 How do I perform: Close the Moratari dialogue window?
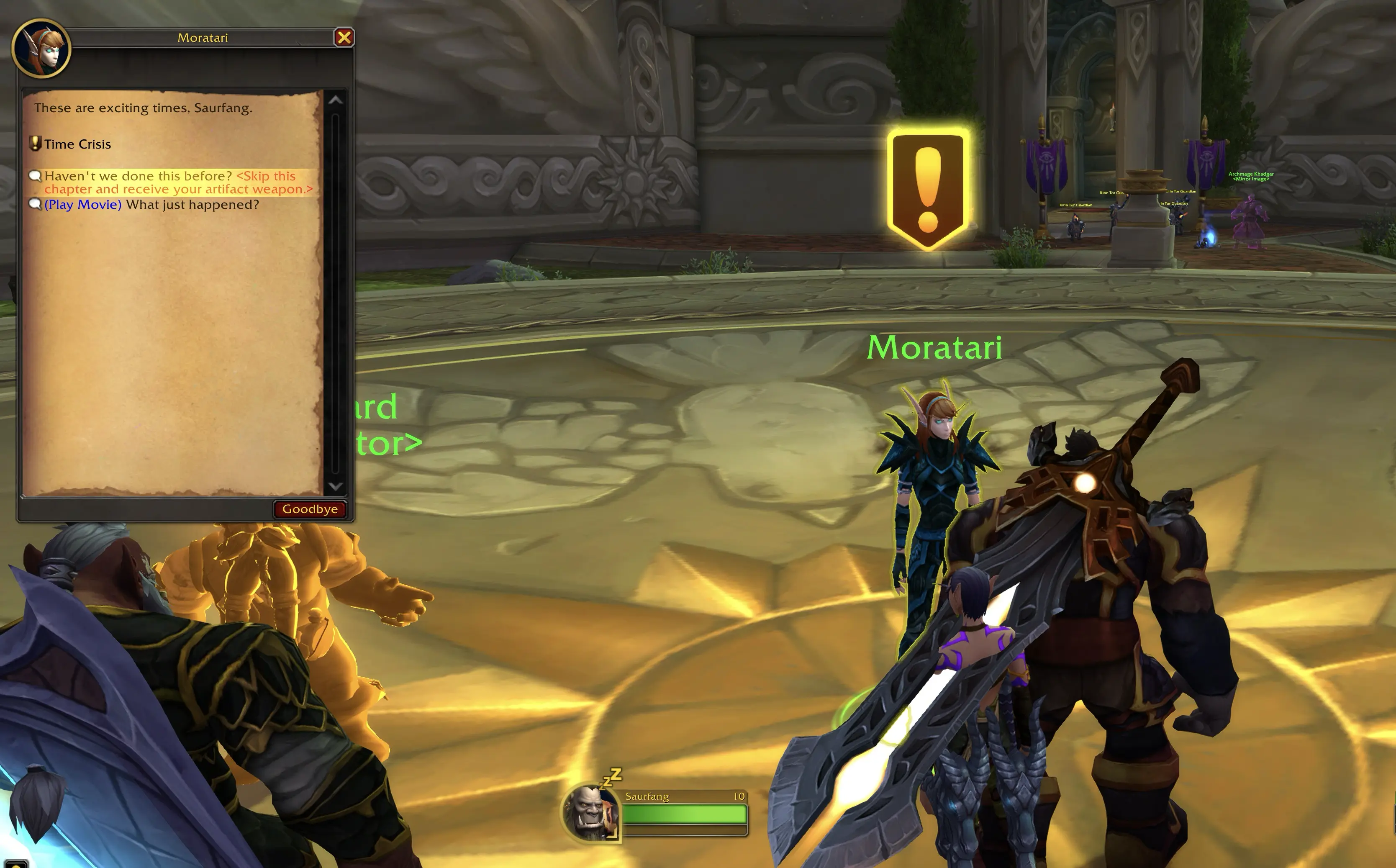344,38
